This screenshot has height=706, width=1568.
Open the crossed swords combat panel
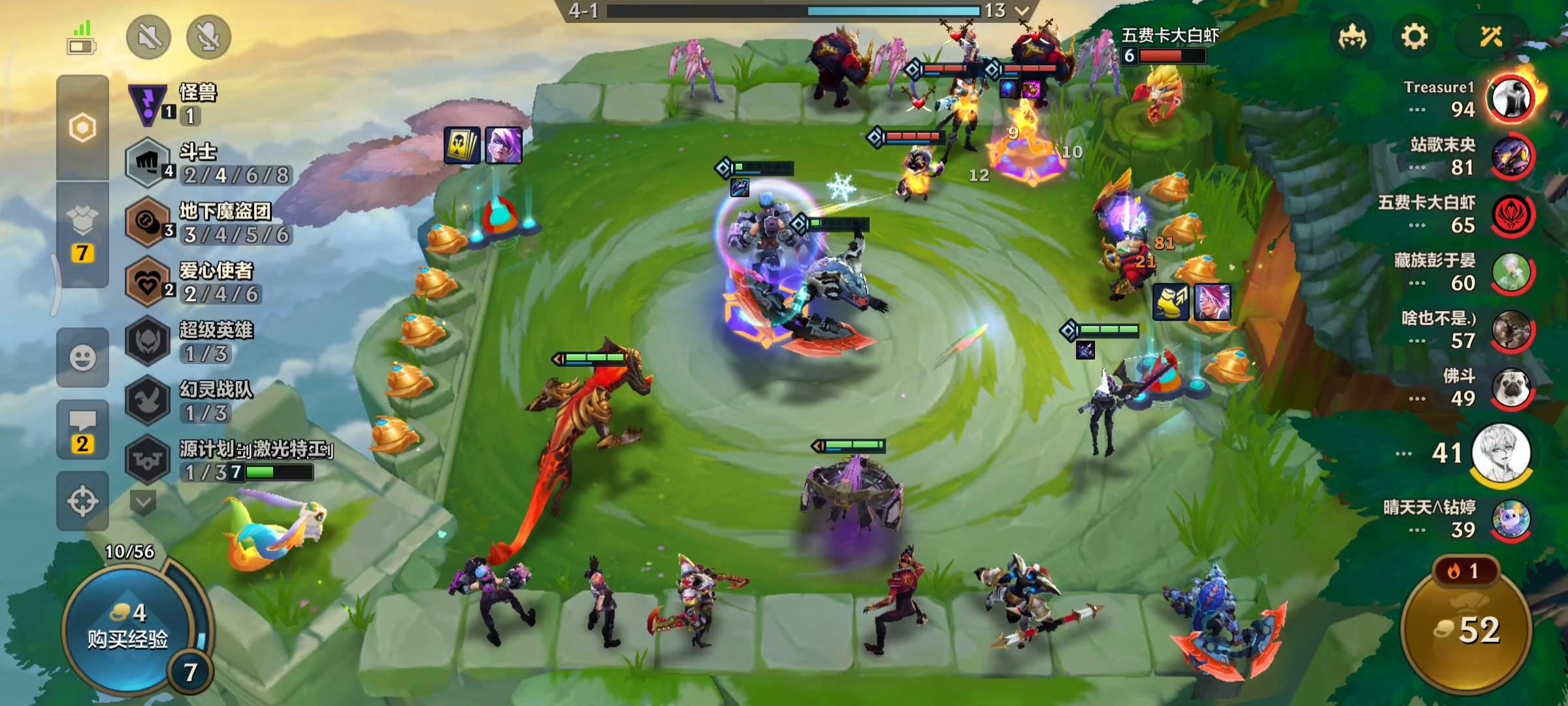point(1491,37)
